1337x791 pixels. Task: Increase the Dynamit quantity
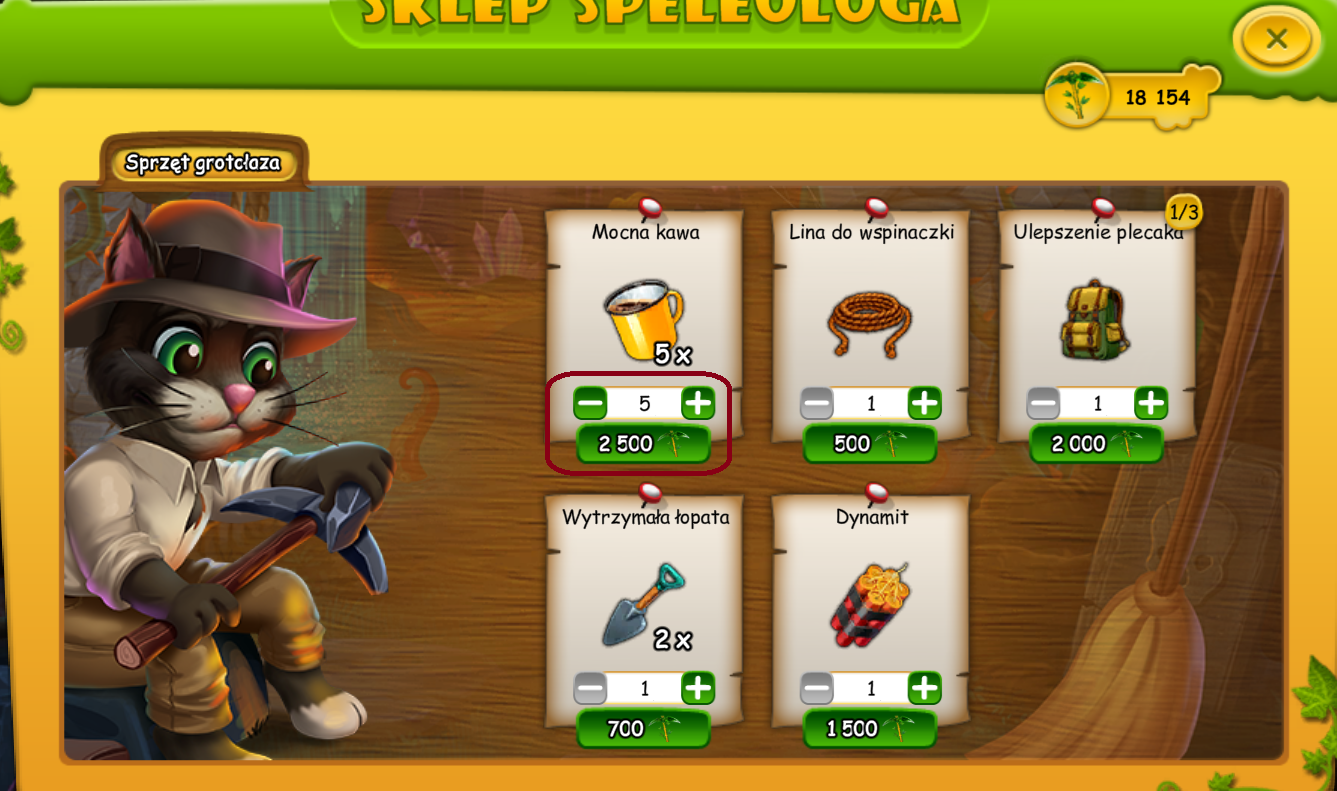pos(925,688)
